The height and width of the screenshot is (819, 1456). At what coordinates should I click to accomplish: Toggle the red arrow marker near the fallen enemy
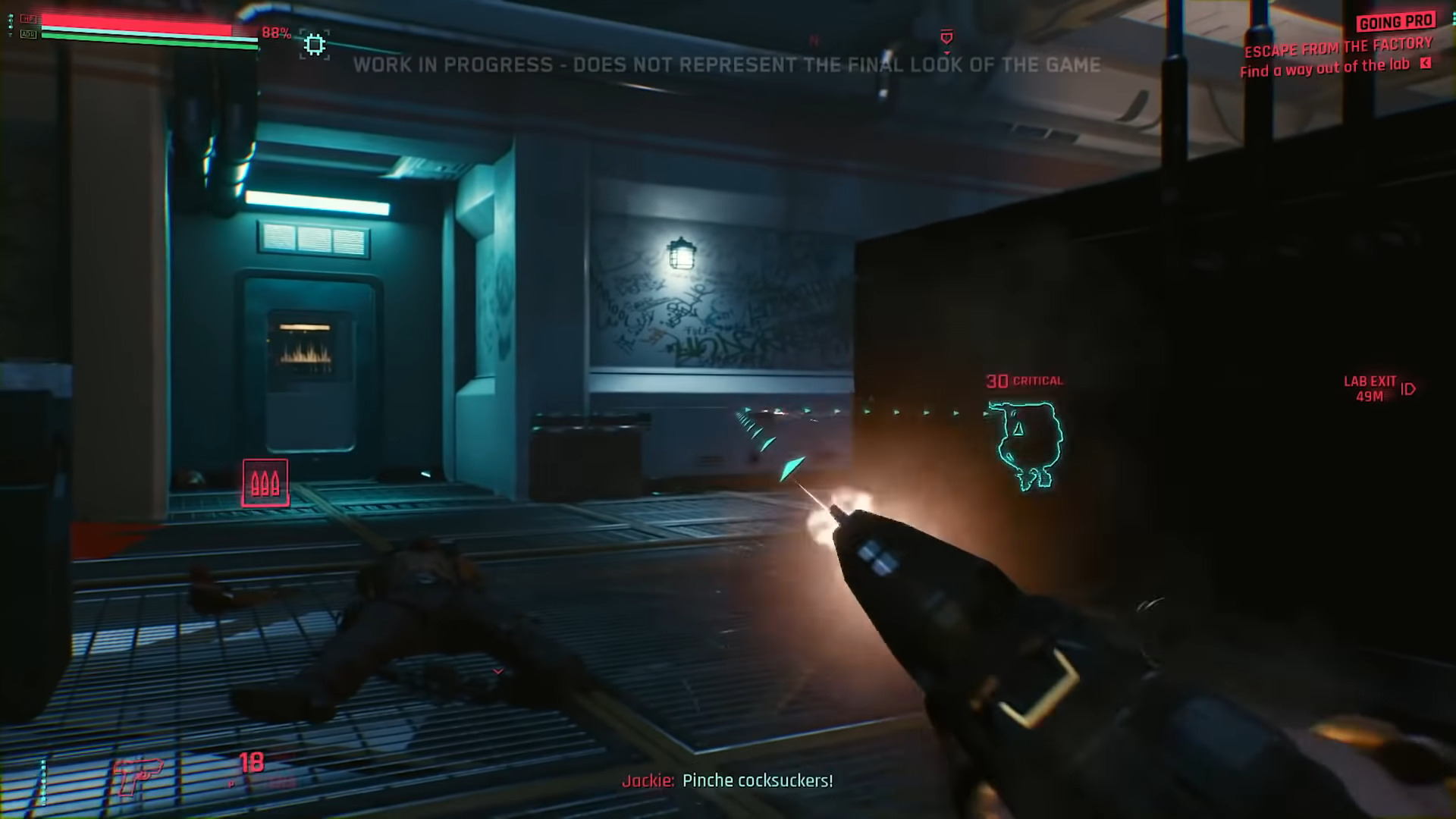pos(498,670)
